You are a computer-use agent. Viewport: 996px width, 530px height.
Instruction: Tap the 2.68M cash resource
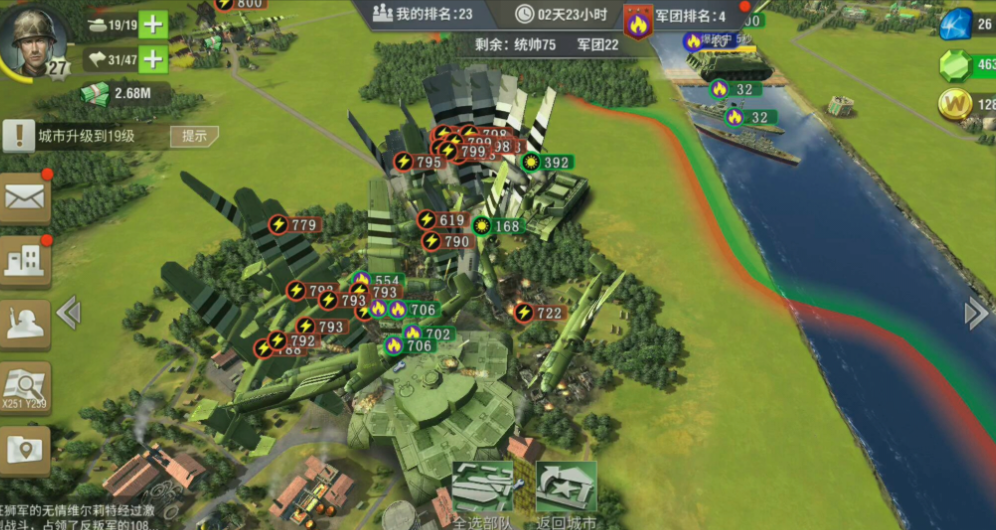[x=115, y=94]
